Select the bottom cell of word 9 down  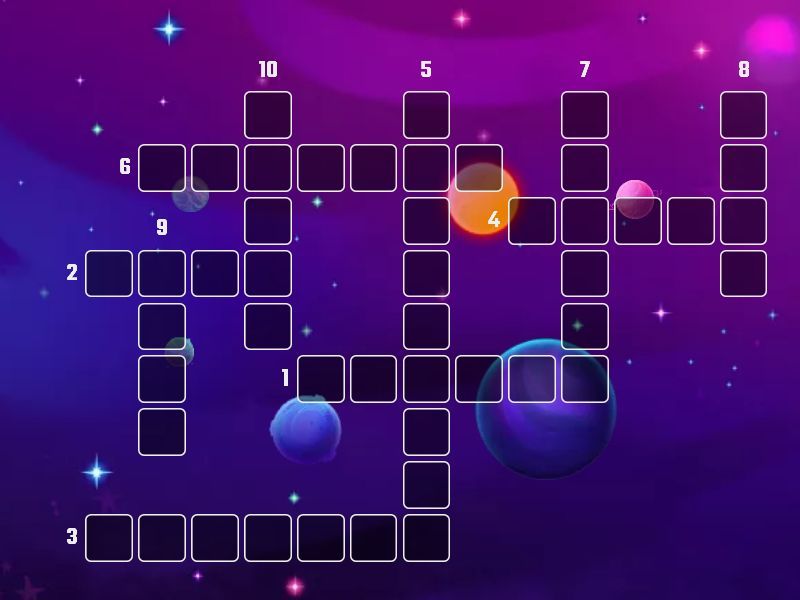pos(162,432)
